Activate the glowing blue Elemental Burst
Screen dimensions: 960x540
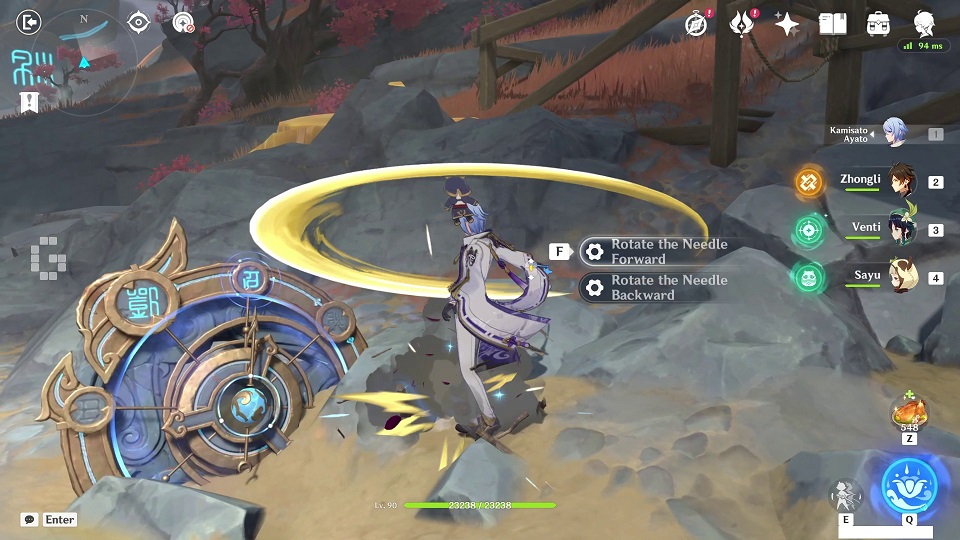point(909,487)
